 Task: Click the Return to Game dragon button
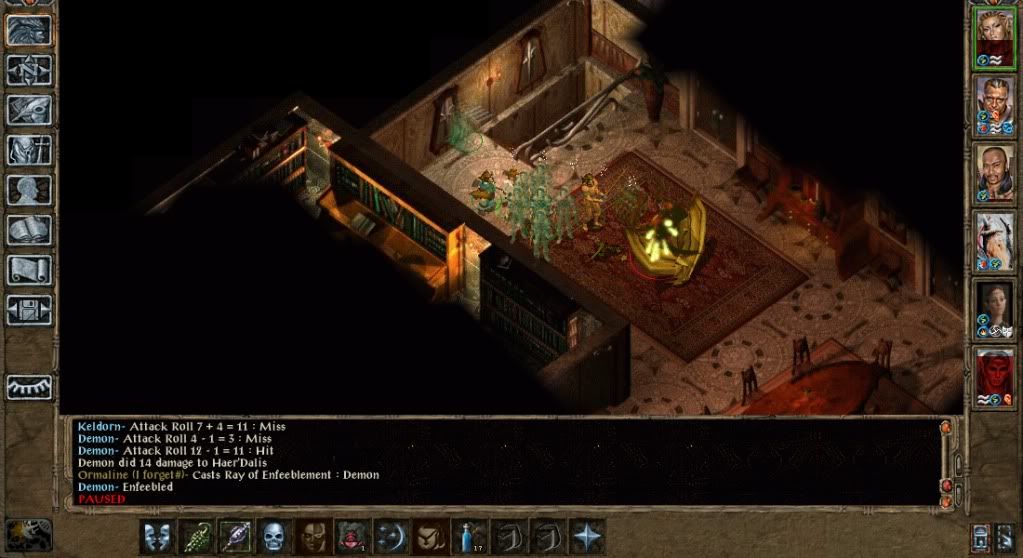(30, 30)
